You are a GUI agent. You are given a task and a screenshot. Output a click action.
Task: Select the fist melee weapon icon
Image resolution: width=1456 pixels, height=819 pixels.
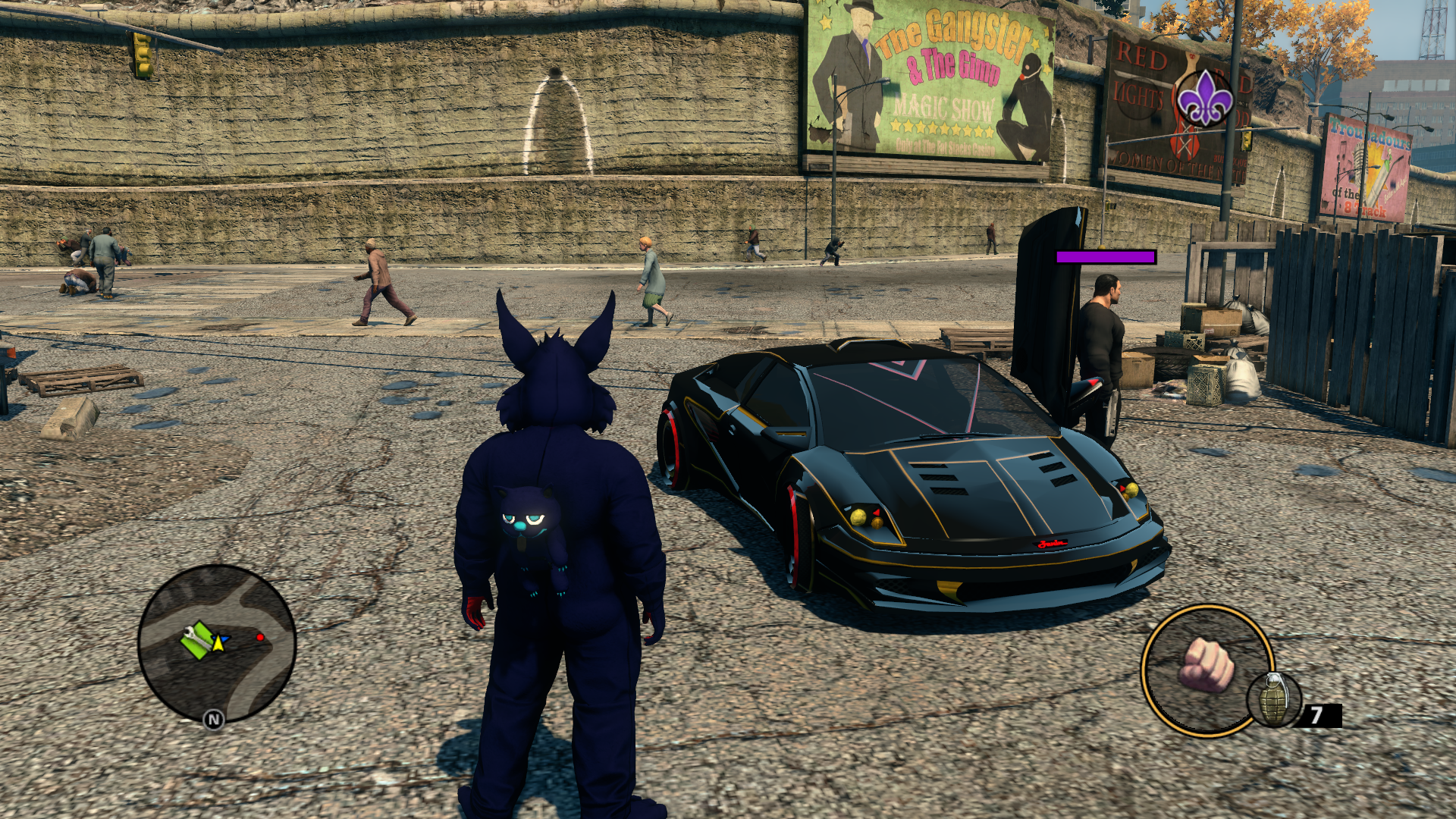click(x=1206, y=665)
